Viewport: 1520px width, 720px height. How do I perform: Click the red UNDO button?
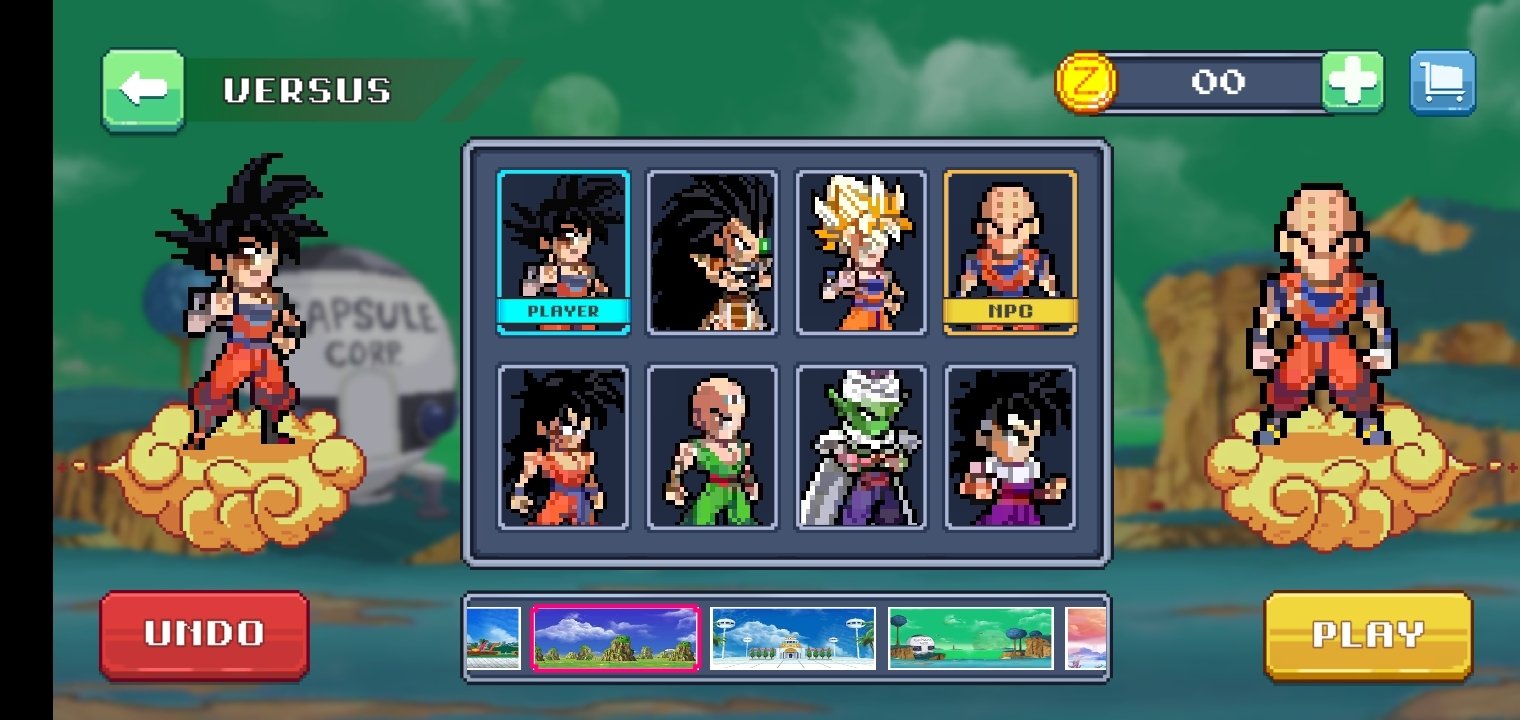pos(204,634)
